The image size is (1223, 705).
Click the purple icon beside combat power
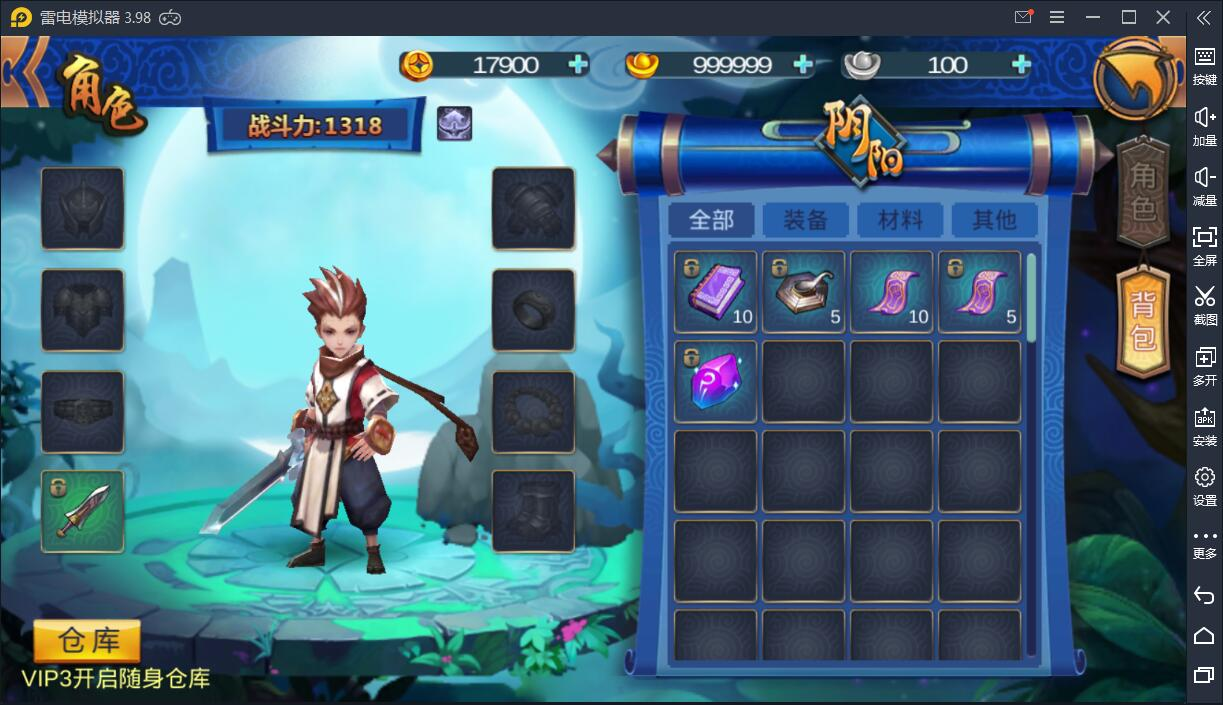(x=454, y=124)
